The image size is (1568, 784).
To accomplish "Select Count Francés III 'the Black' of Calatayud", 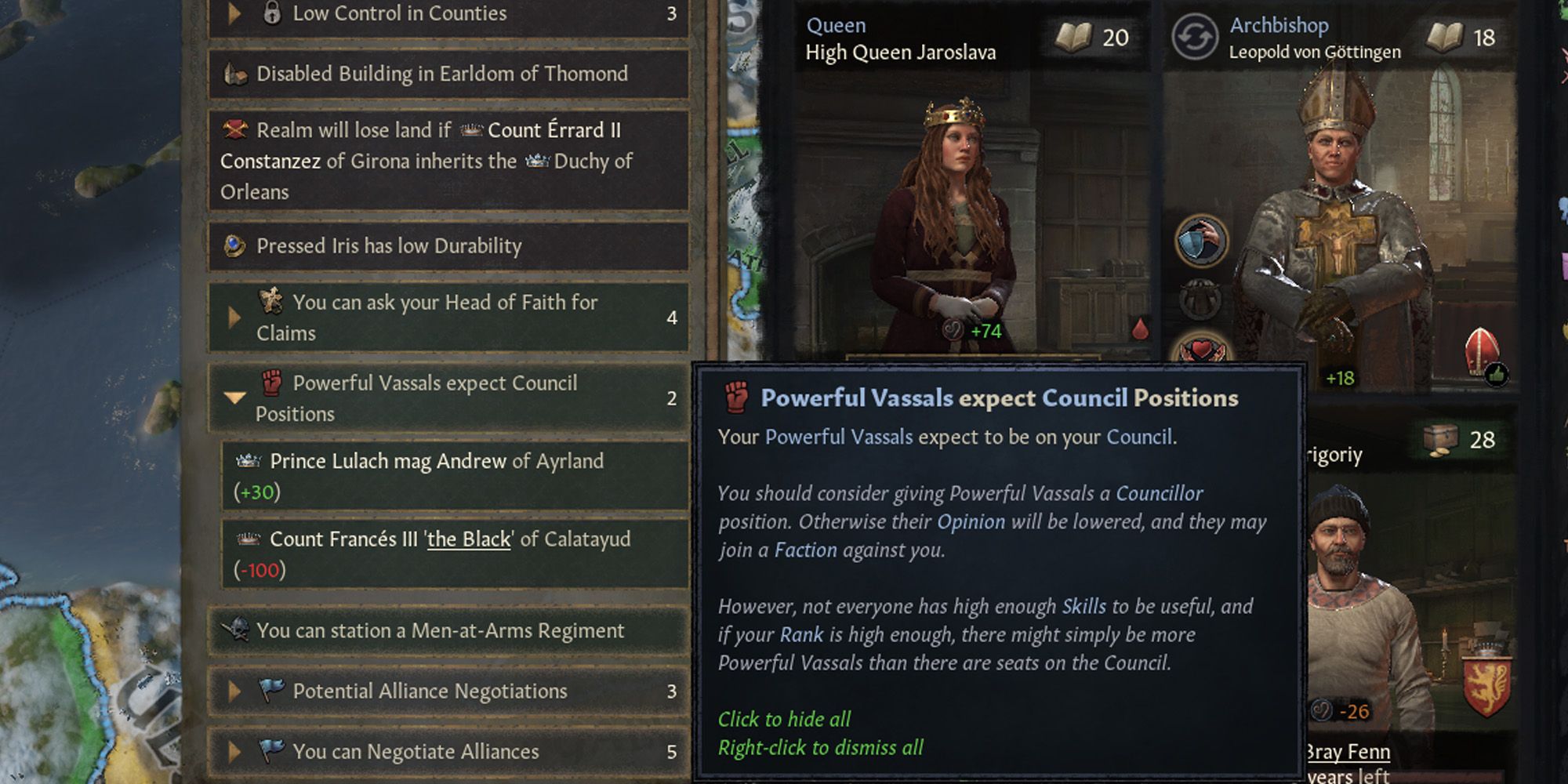I will point(447,539).
